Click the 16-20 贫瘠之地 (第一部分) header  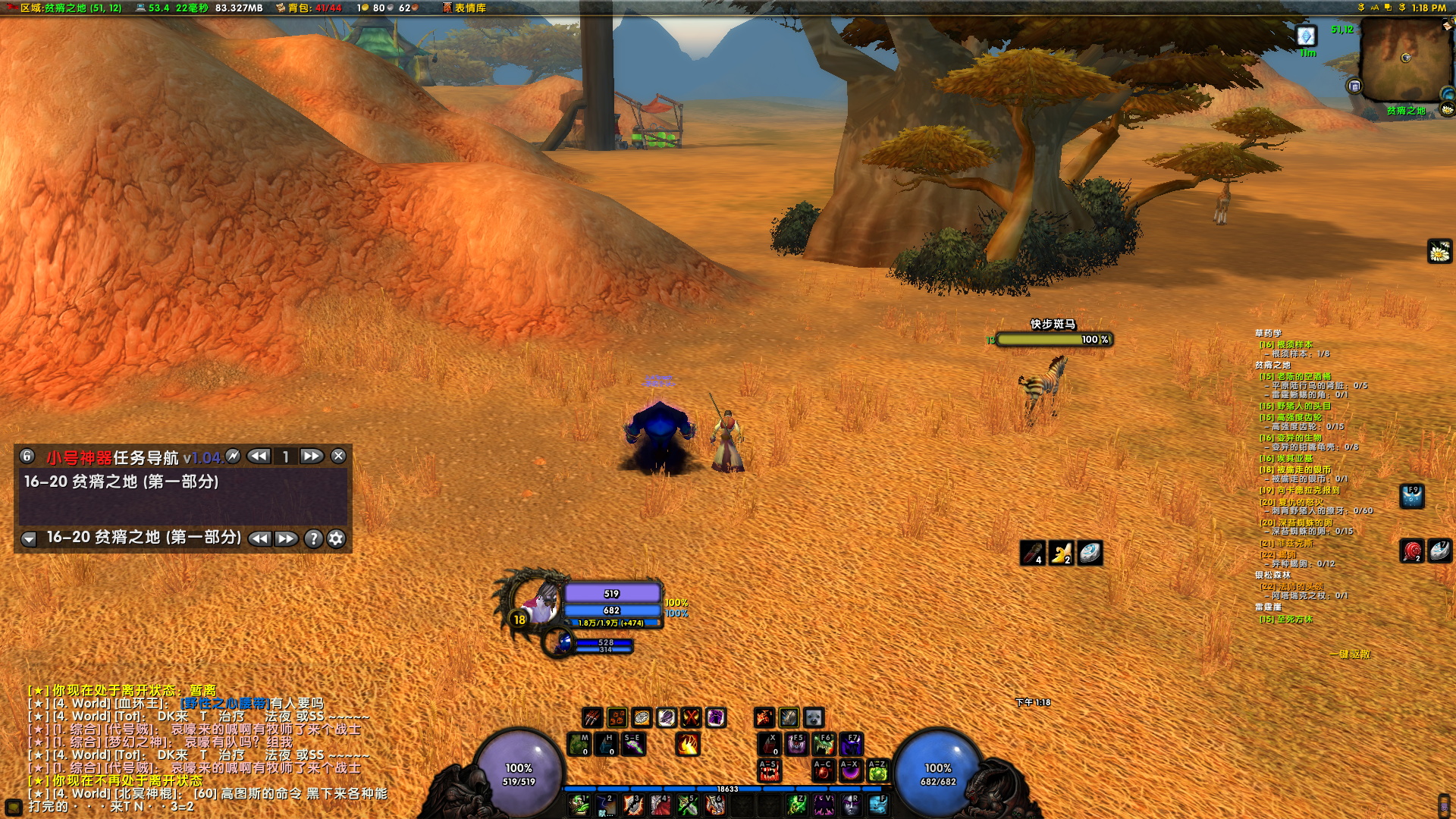click(121, 480)
